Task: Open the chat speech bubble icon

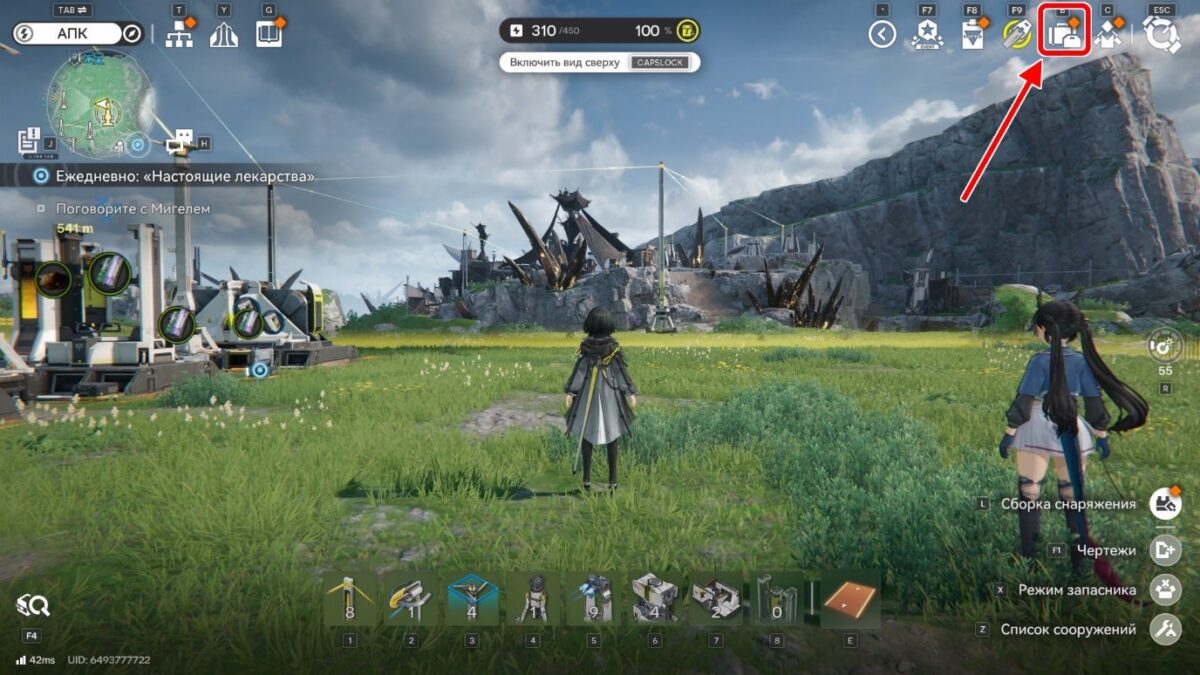Action: click(x=181, y=141)
